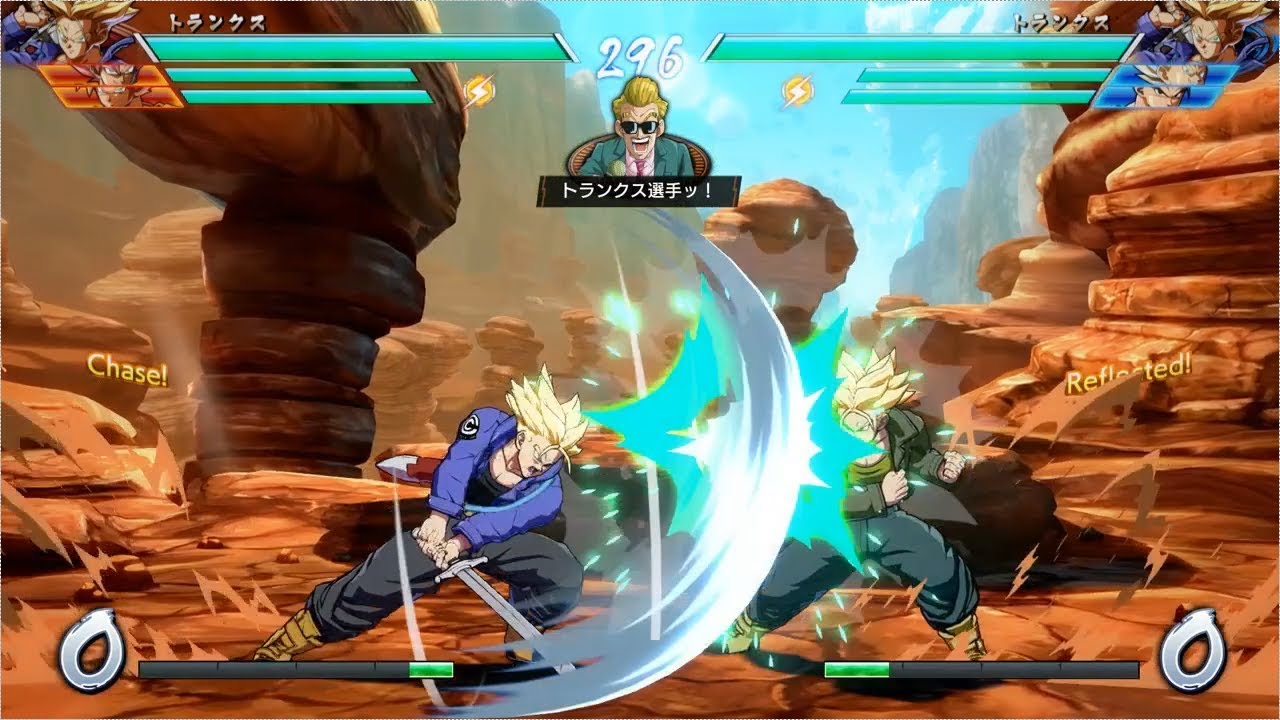Click the yellow Sparking lightning icon right of timer
The width and height of the screenshot is (1280, 720).
[796, 88]
